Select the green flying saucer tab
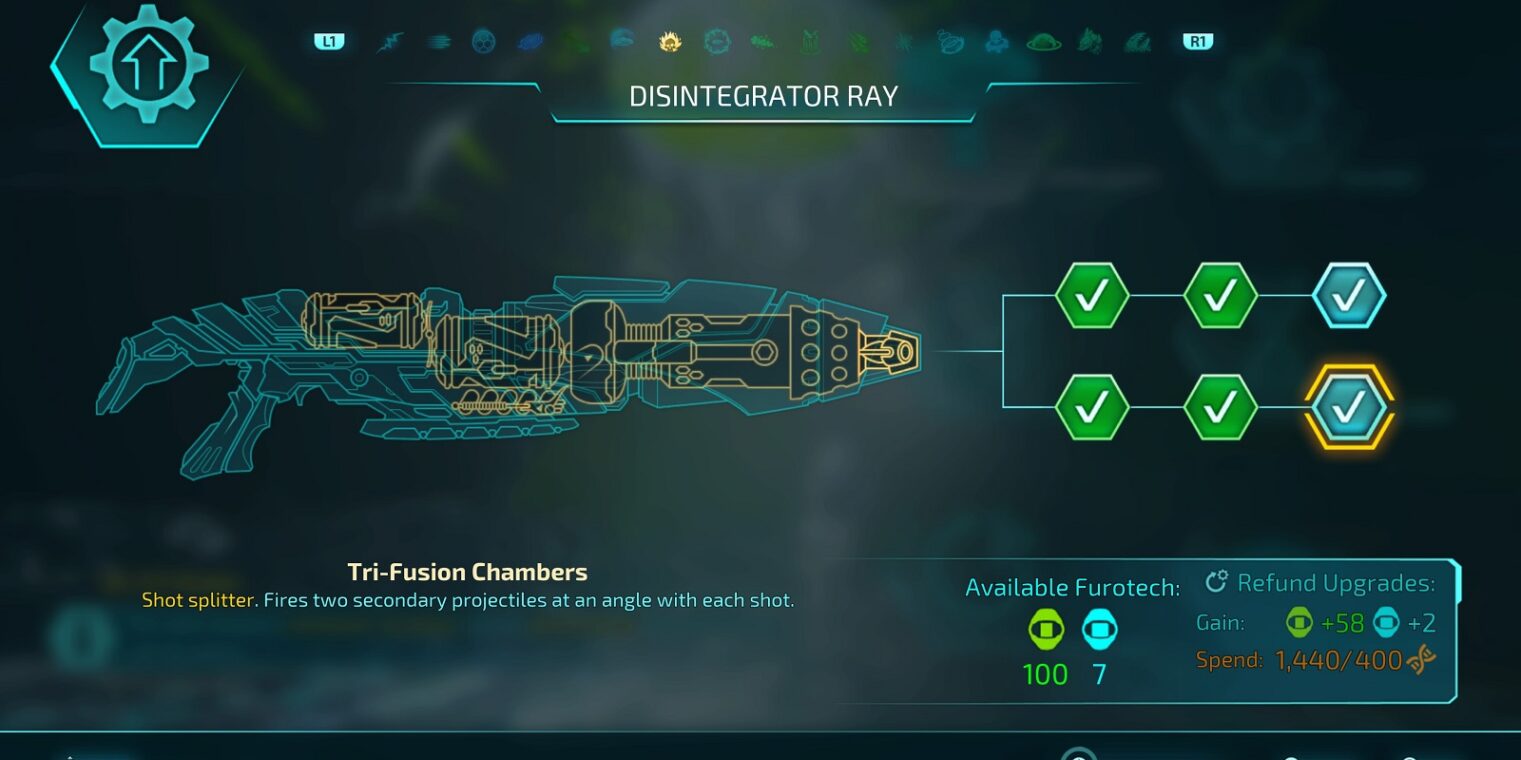 tap(1043, 42)
